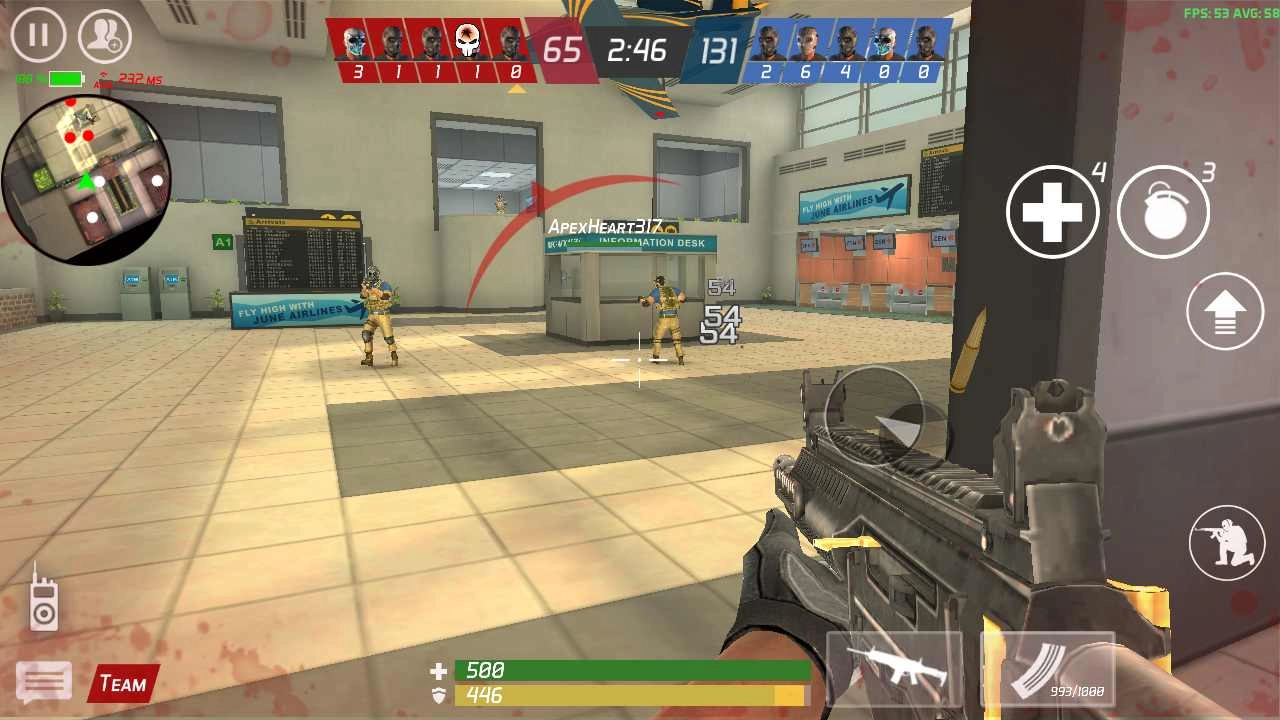Tap the circular minimap

[86, 180]
